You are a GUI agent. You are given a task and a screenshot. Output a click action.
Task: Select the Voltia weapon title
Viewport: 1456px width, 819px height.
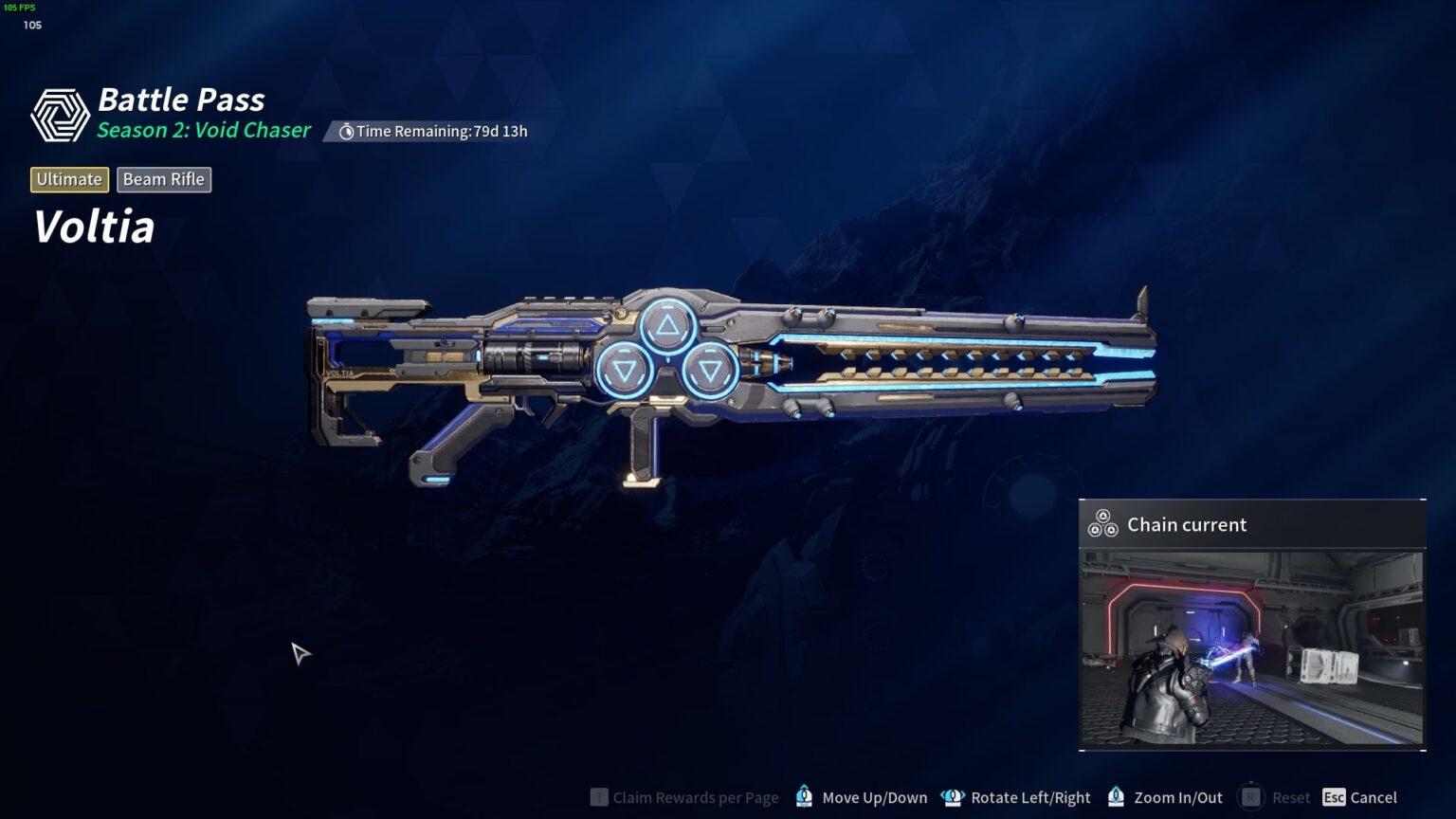pos(93,227)
